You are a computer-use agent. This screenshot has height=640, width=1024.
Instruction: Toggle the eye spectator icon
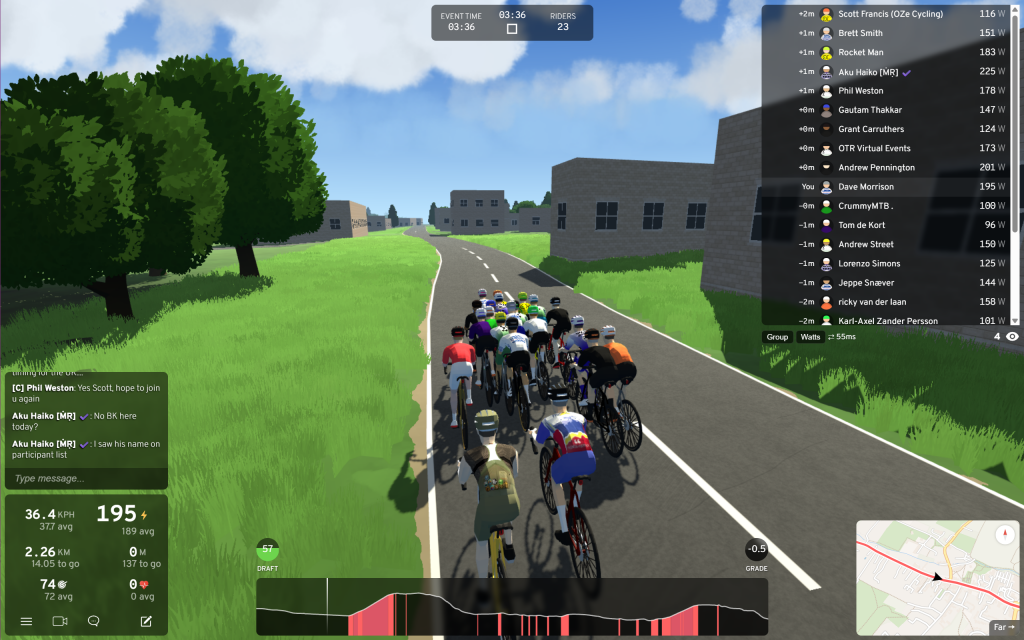coord(1012,337)
